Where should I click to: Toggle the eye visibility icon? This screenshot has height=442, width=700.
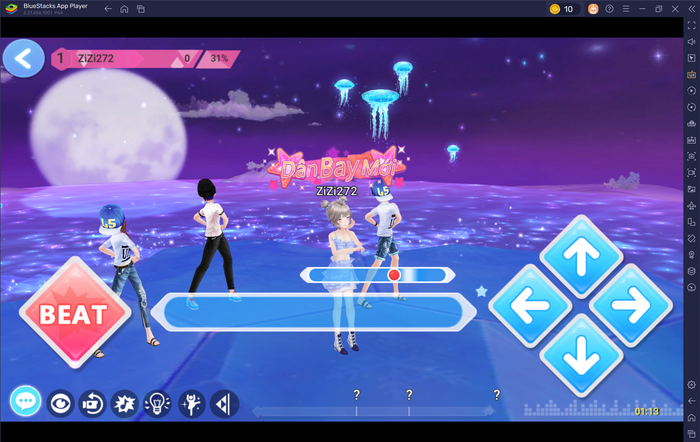(x=61, y=403)
